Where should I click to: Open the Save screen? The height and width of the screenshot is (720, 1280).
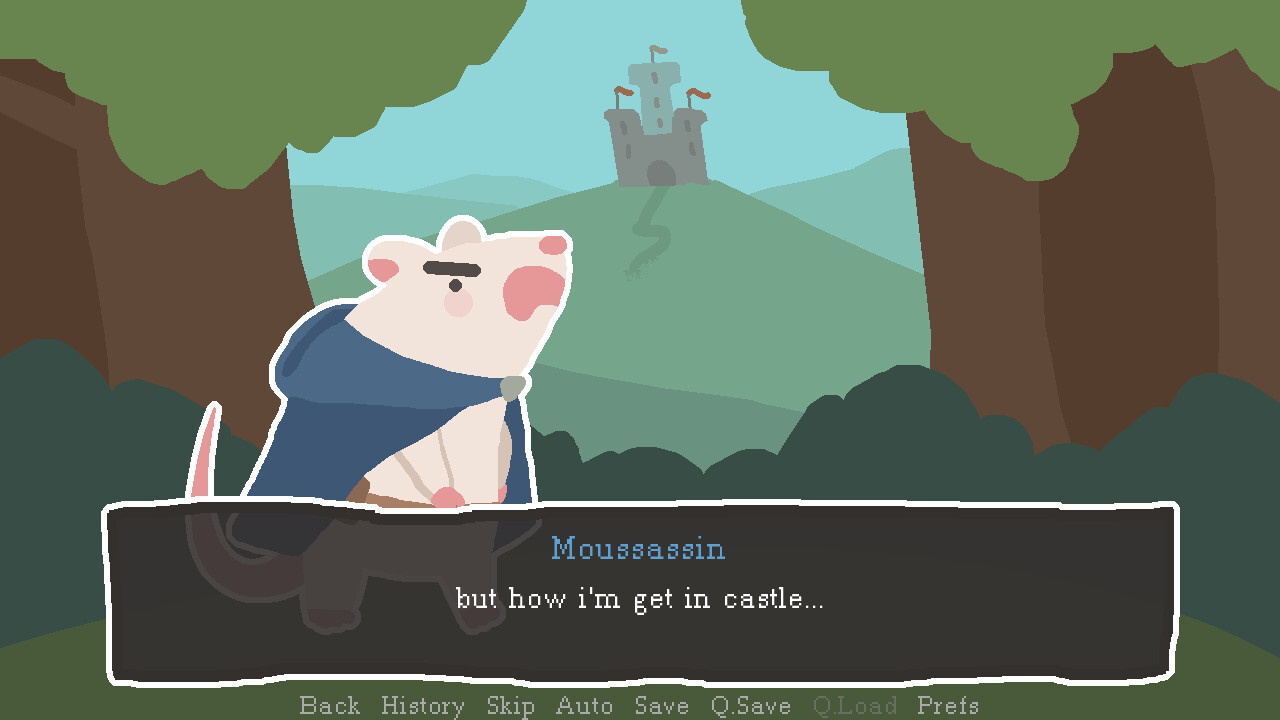tap(661, 705)
